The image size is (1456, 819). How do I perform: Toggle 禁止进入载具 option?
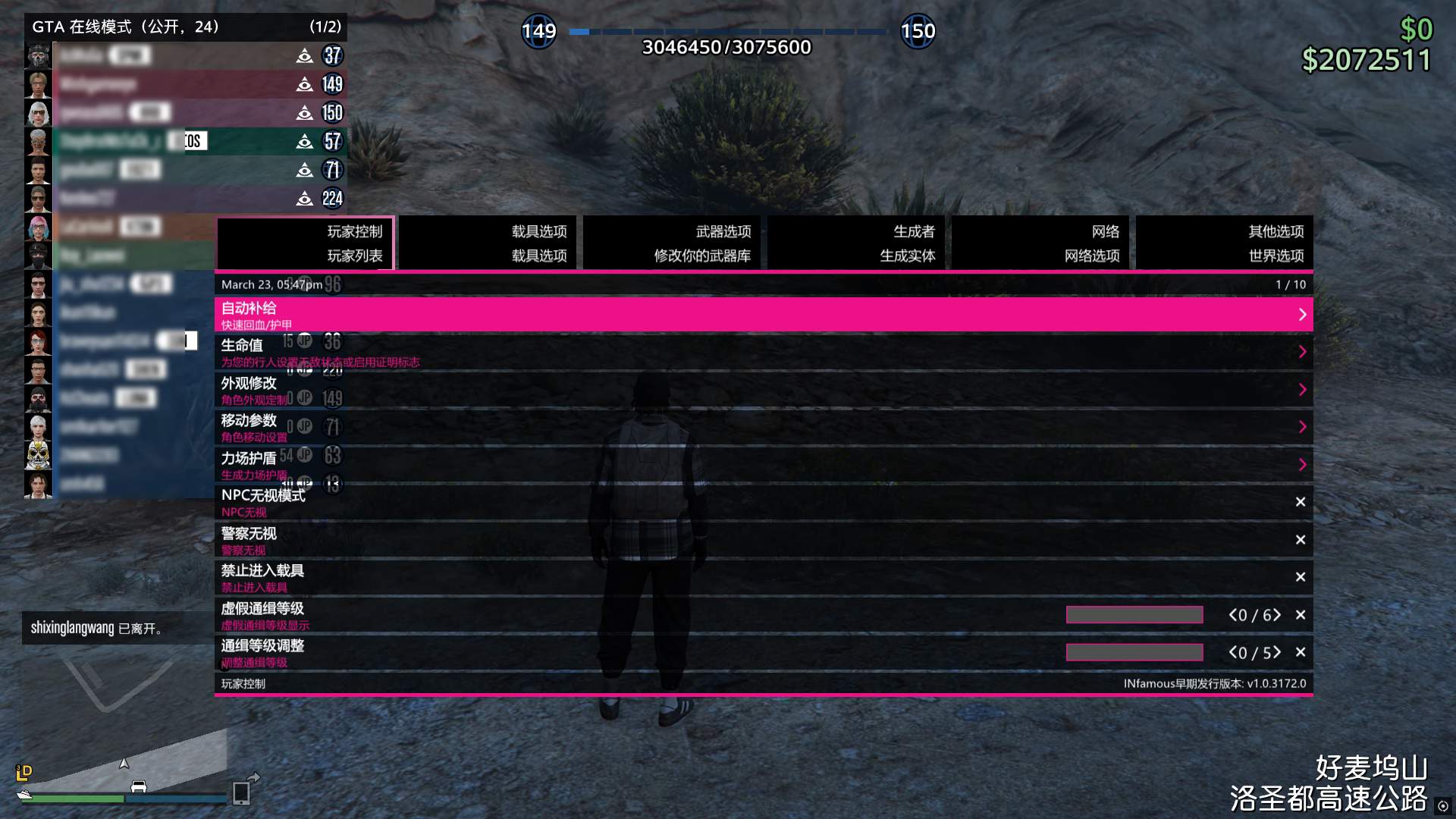(x=1300, y=577)
